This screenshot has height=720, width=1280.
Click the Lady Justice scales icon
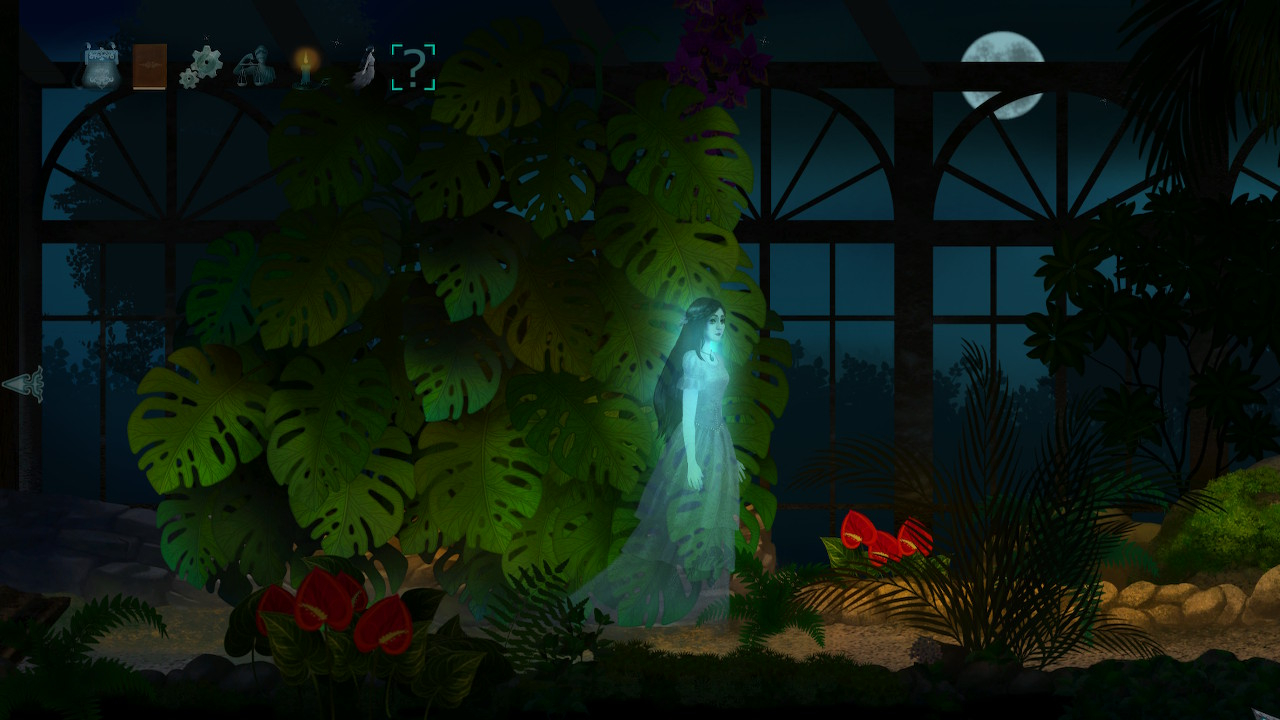point(253,67)
